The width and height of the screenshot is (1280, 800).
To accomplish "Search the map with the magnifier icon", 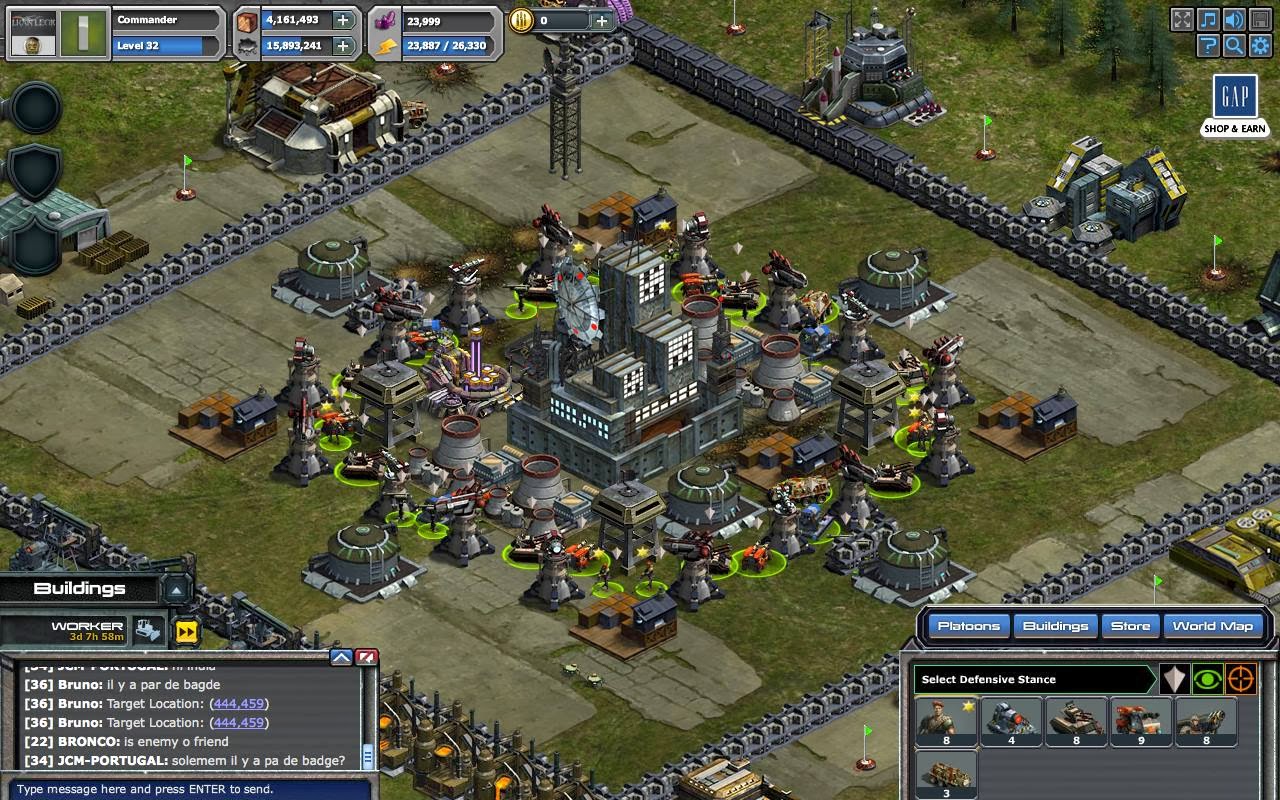I will pyautogui.click(x=1233, y=45).
